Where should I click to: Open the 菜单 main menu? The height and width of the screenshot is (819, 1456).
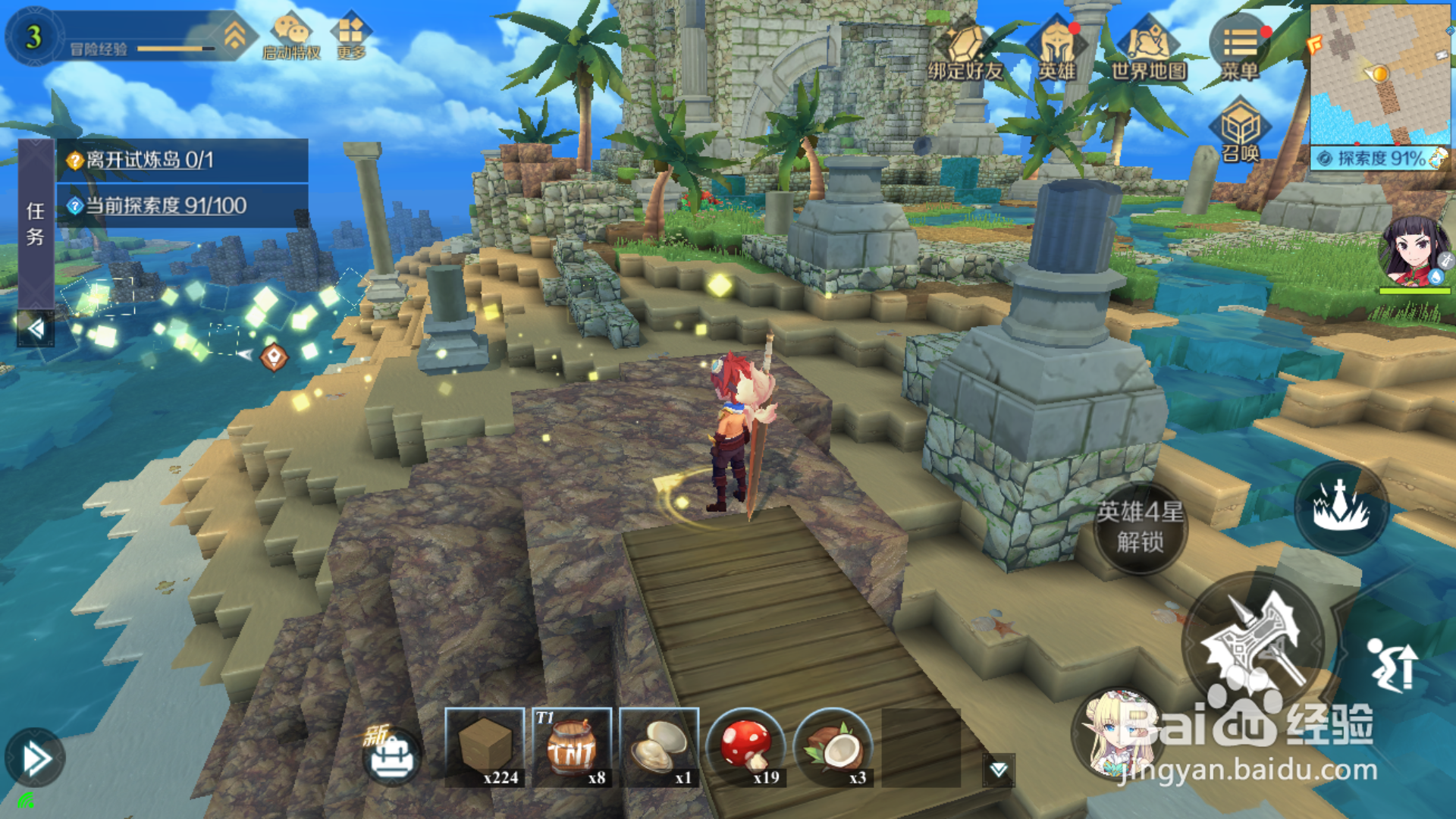pos(1240,47)
